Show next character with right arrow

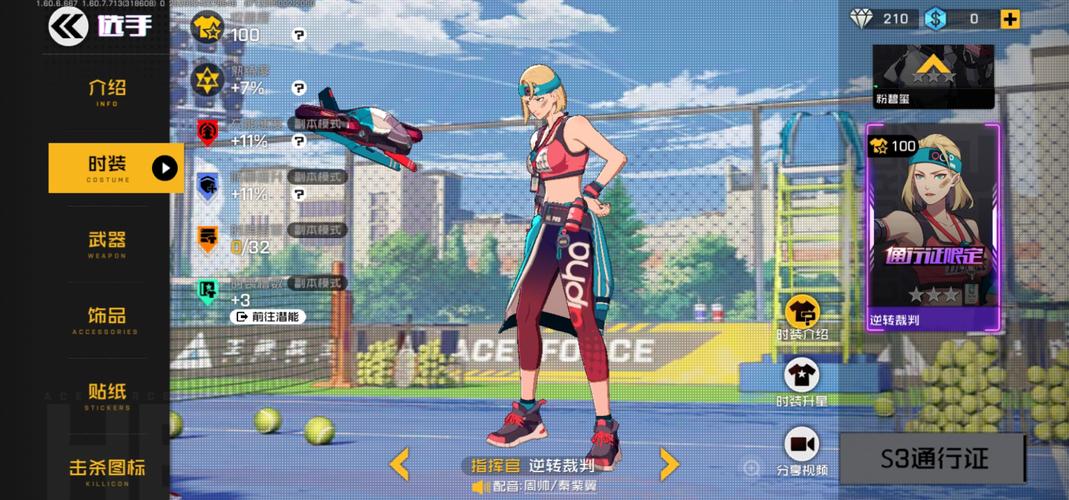(x=669, y=464)
